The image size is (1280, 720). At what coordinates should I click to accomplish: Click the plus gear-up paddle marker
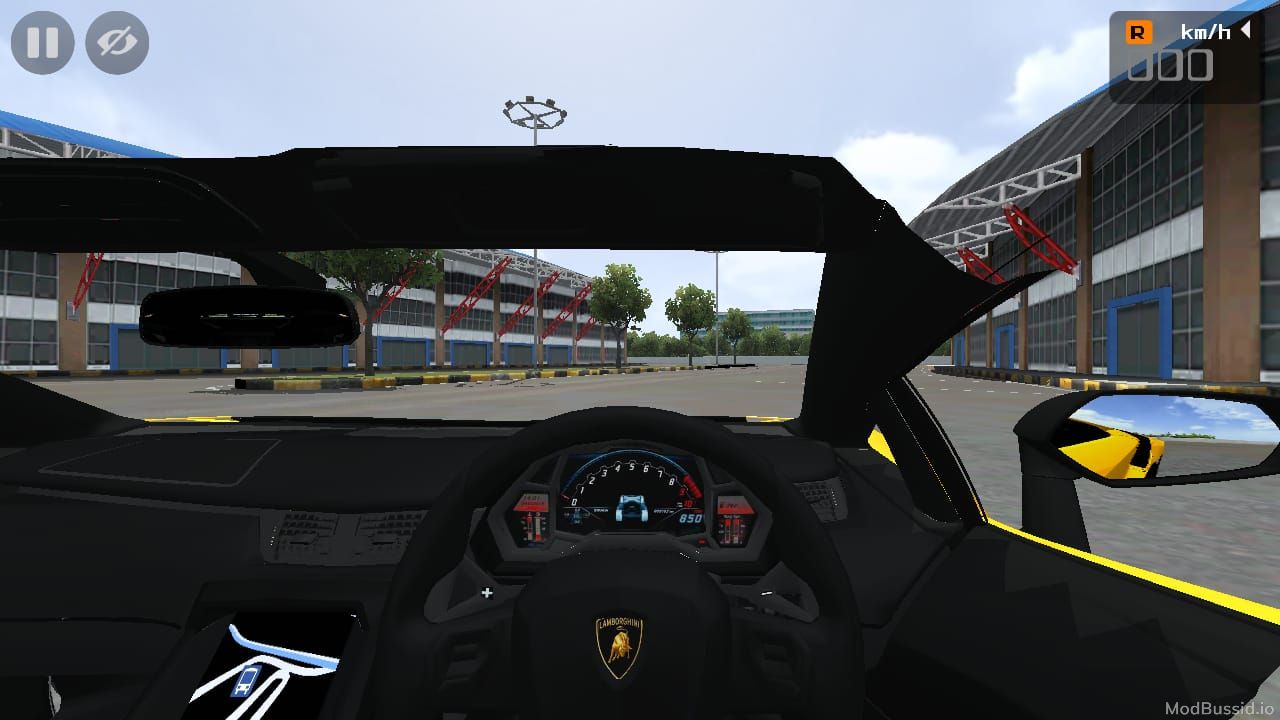tap(487, 591)
